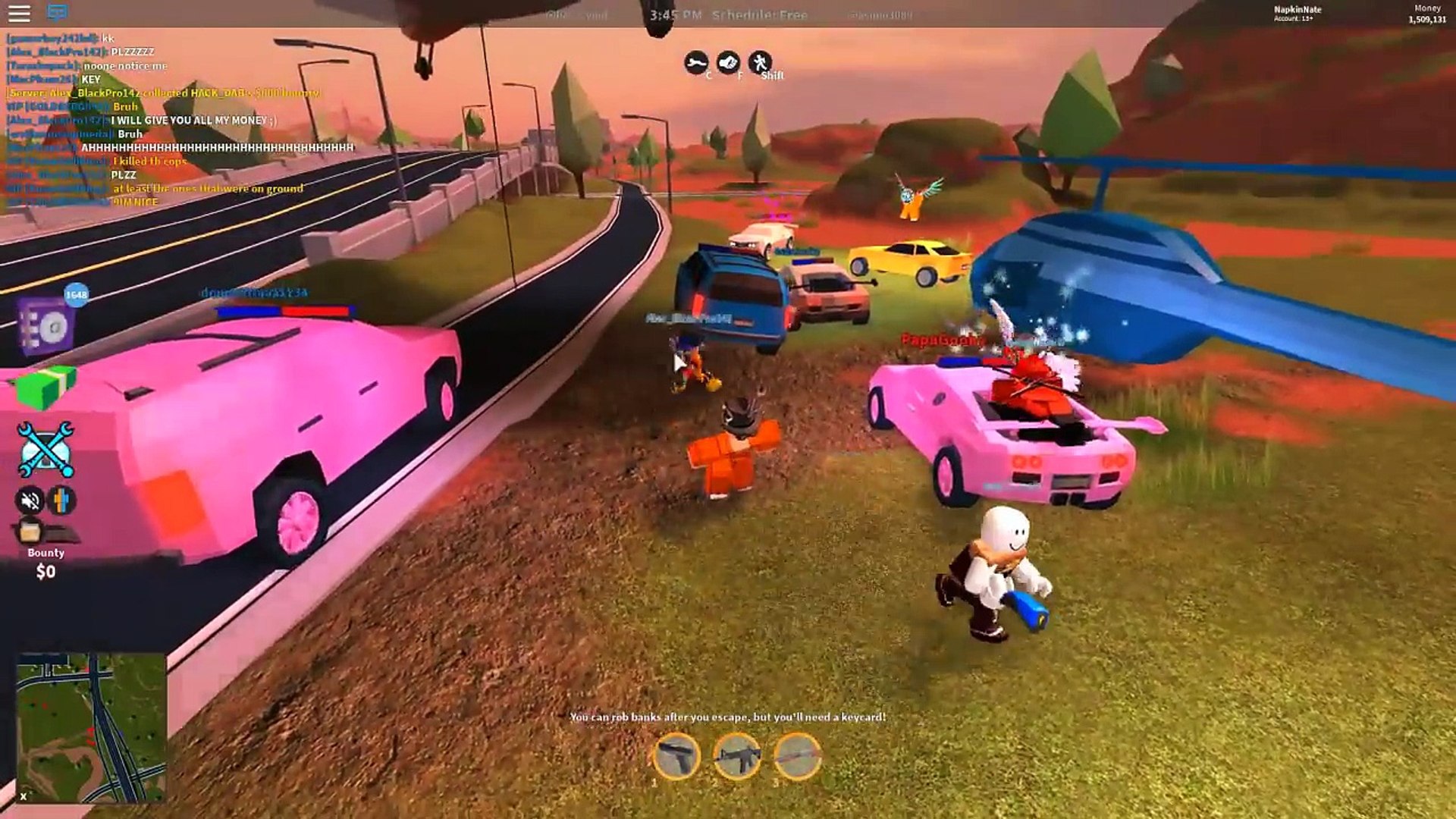Screen dimensions: 1456x819
Task: Activate the crawl action icon
Action: pos(695,62)
